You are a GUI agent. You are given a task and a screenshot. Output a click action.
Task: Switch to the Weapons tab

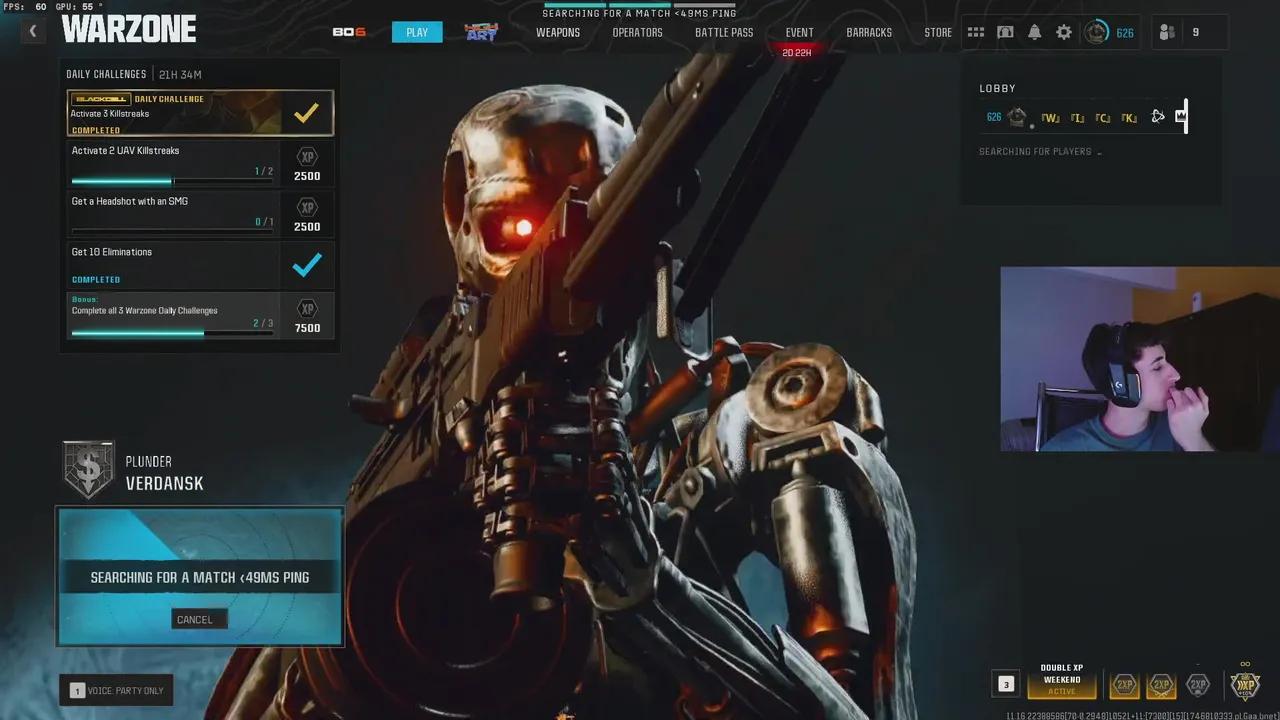click(x=558, y=32)
